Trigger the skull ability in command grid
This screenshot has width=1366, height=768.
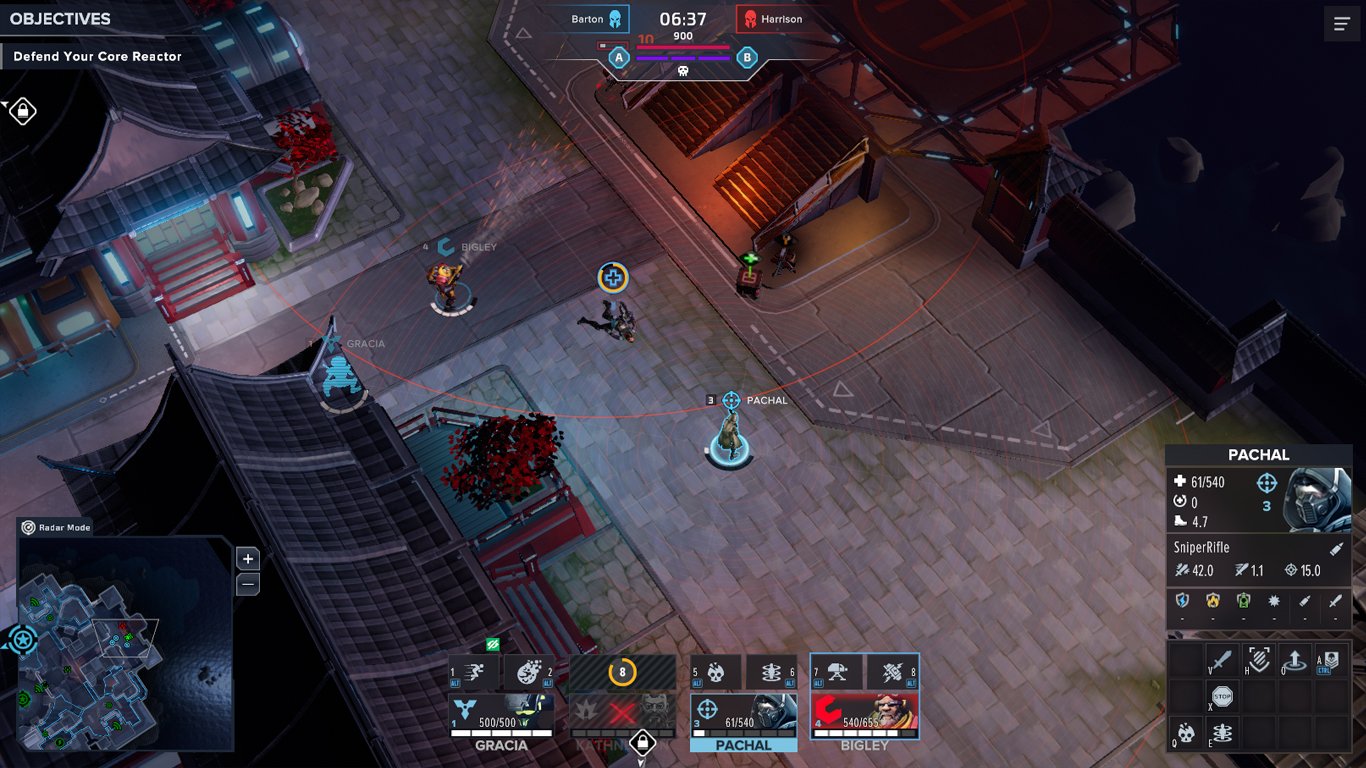[x=1186, y=733]
